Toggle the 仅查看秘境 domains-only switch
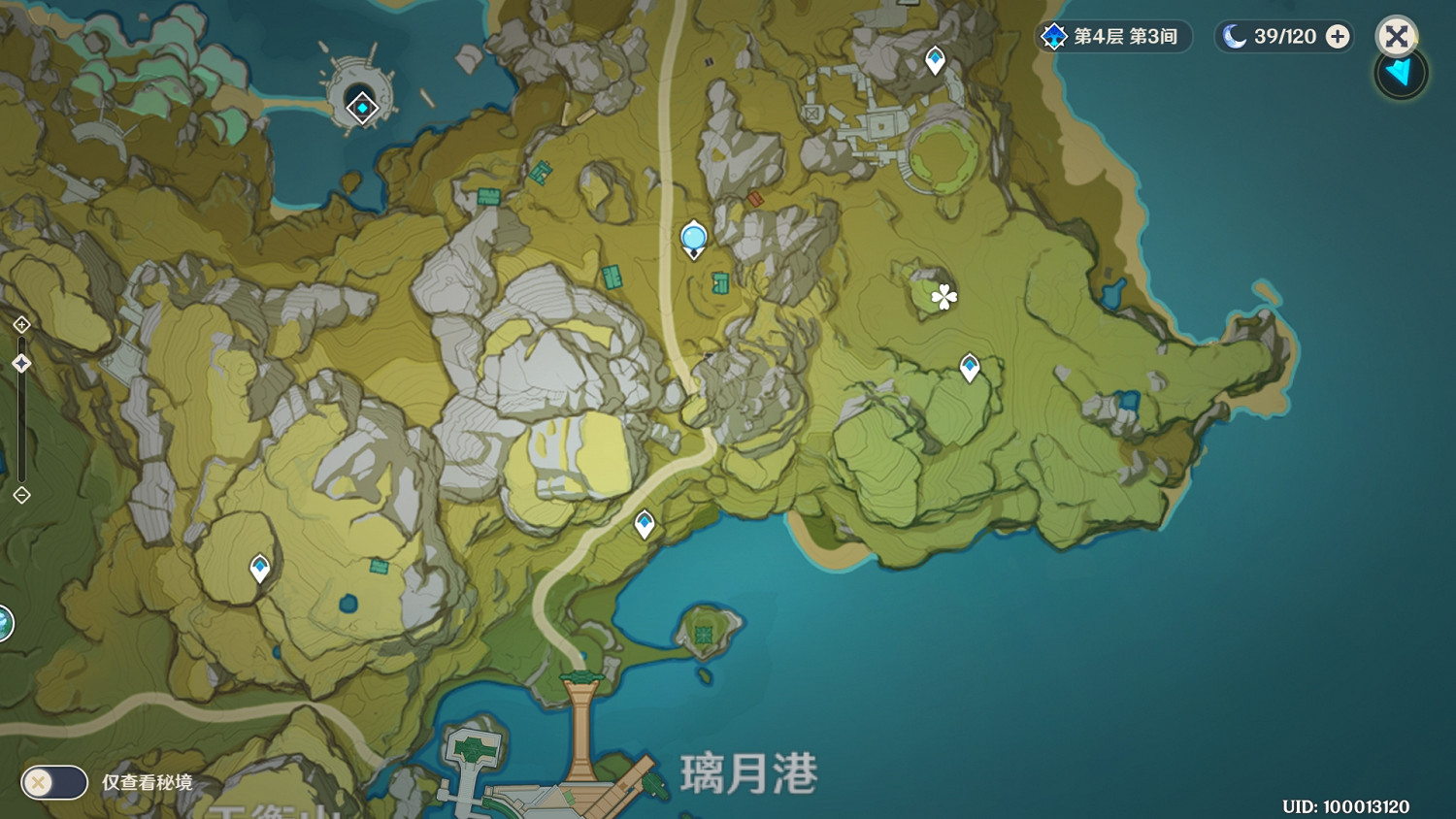The image size is (1456, 819). pos(53,782)
